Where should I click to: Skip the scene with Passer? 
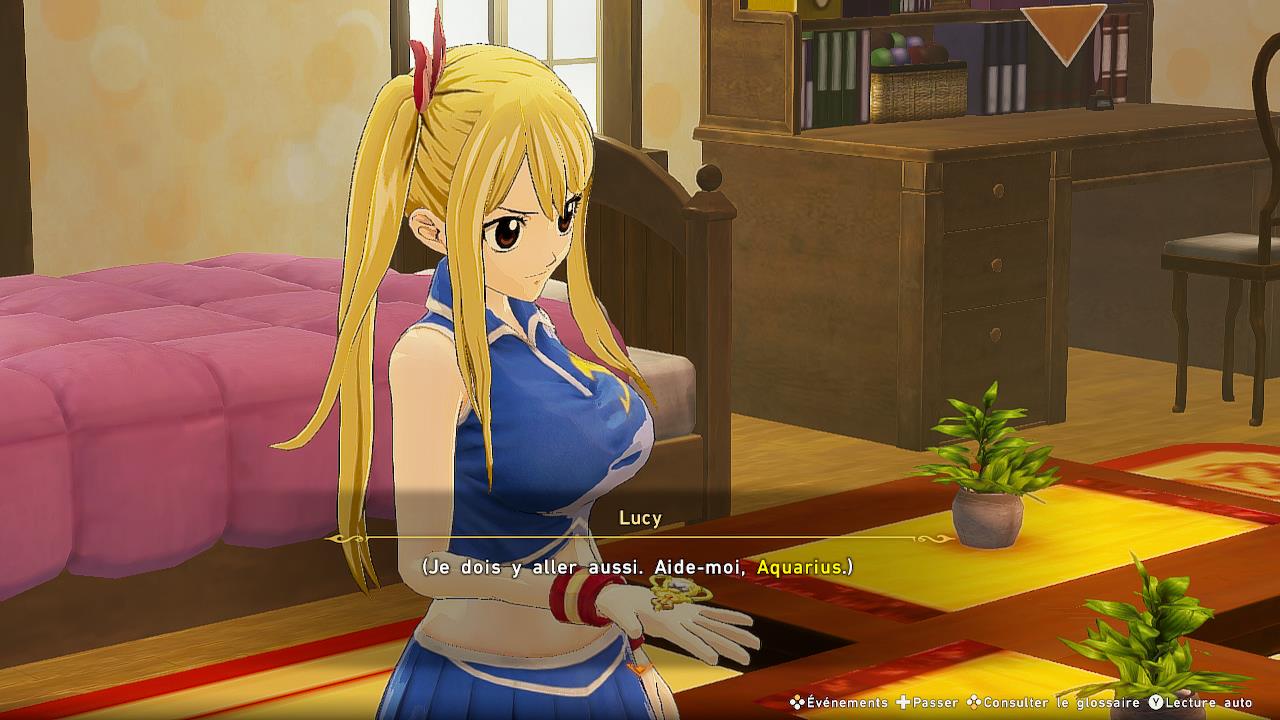click(x=927, y=703)
